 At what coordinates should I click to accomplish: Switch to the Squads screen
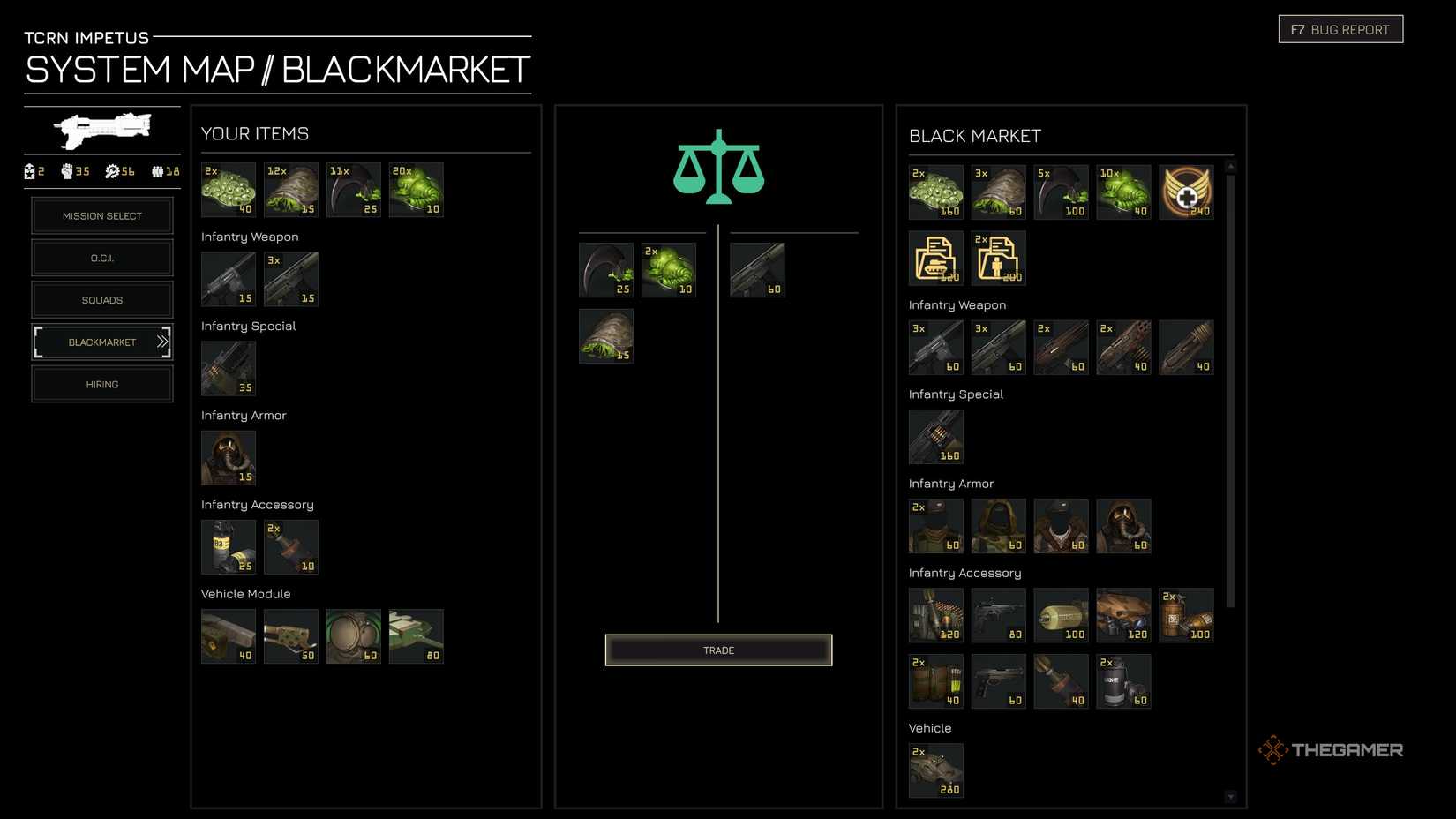click(102, 300)
